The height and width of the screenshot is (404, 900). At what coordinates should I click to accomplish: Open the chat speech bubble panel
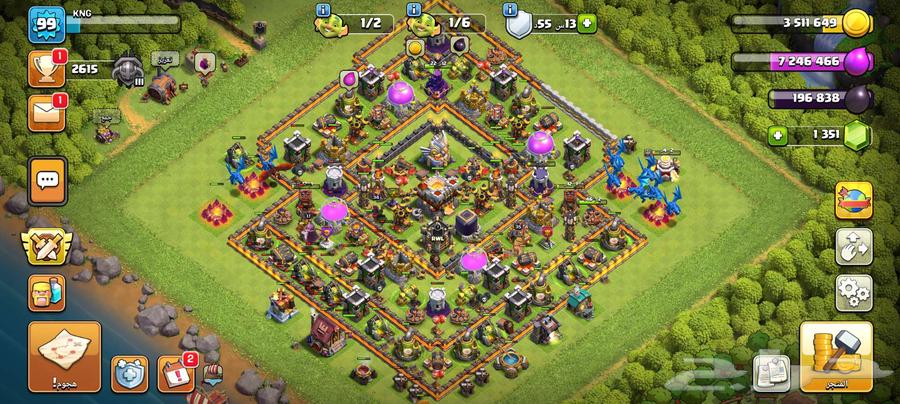pos(47,182)
